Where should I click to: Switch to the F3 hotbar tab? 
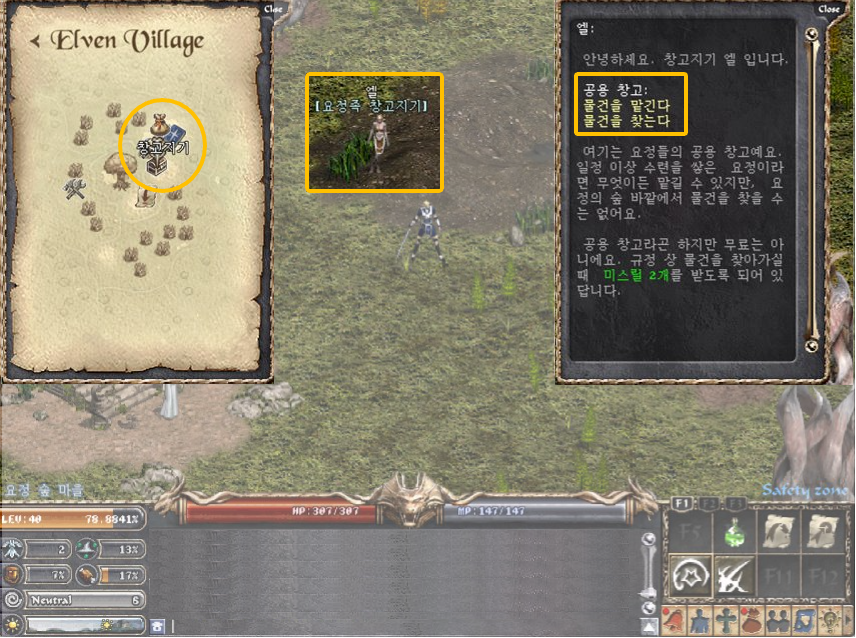coord(736,503)
